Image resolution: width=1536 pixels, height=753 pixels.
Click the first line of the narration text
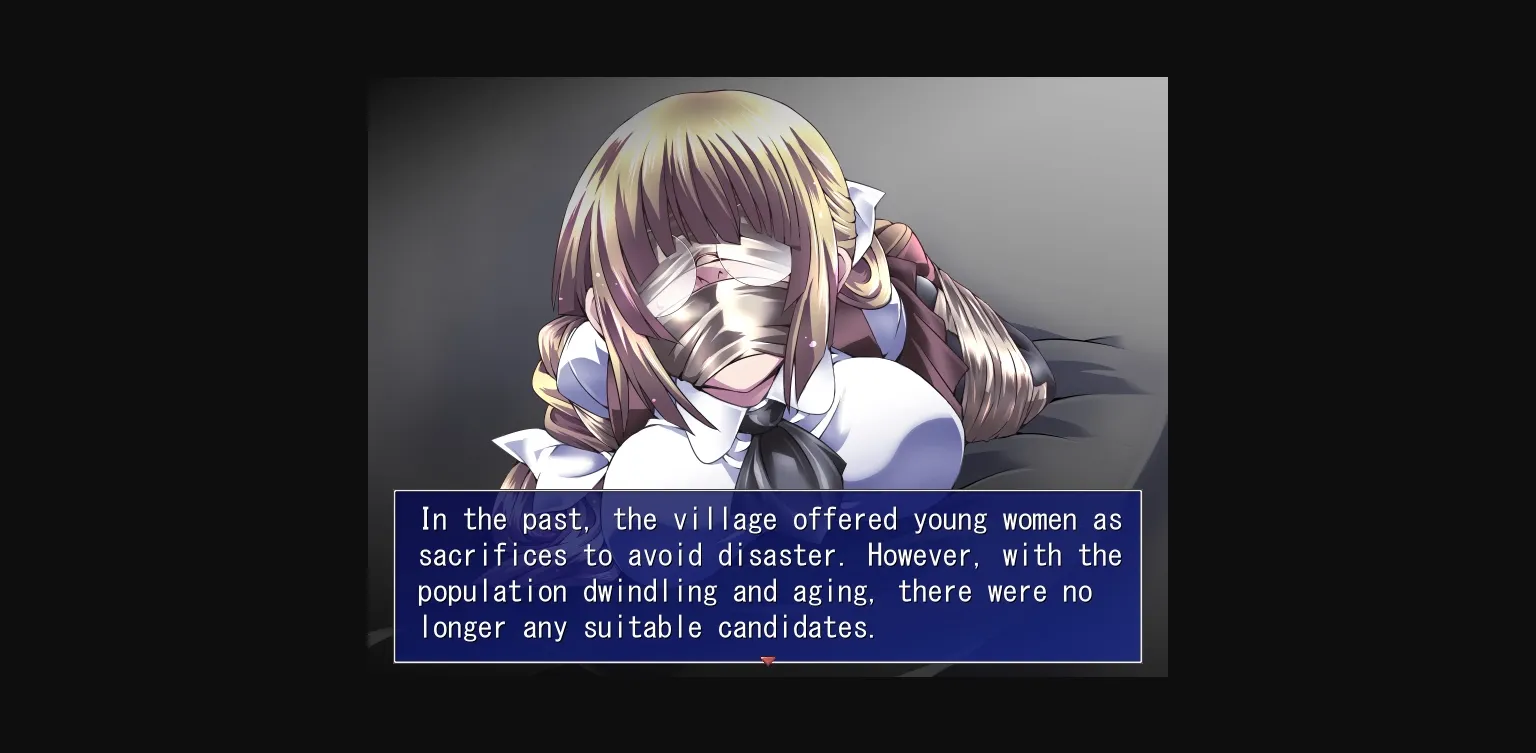click(770, 519)
